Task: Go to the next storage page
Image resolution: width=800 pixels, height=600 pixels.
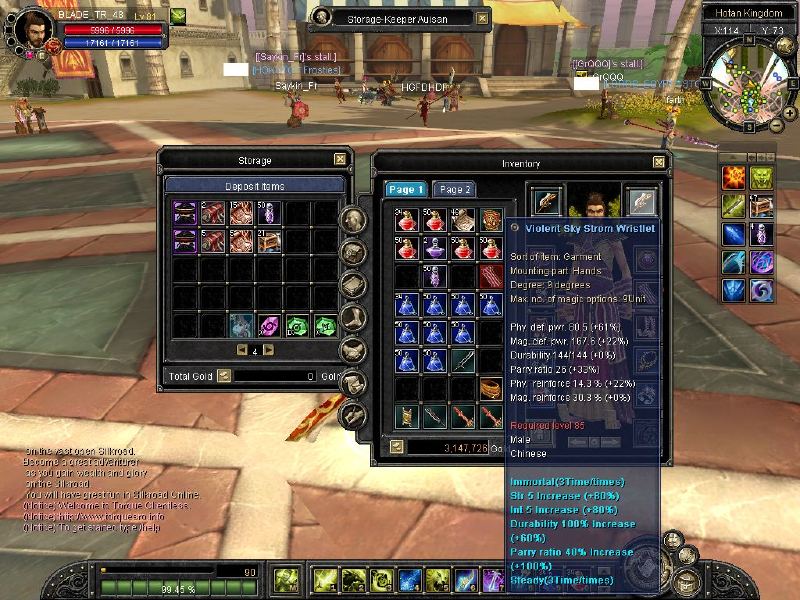Action: tap(268, 350)
